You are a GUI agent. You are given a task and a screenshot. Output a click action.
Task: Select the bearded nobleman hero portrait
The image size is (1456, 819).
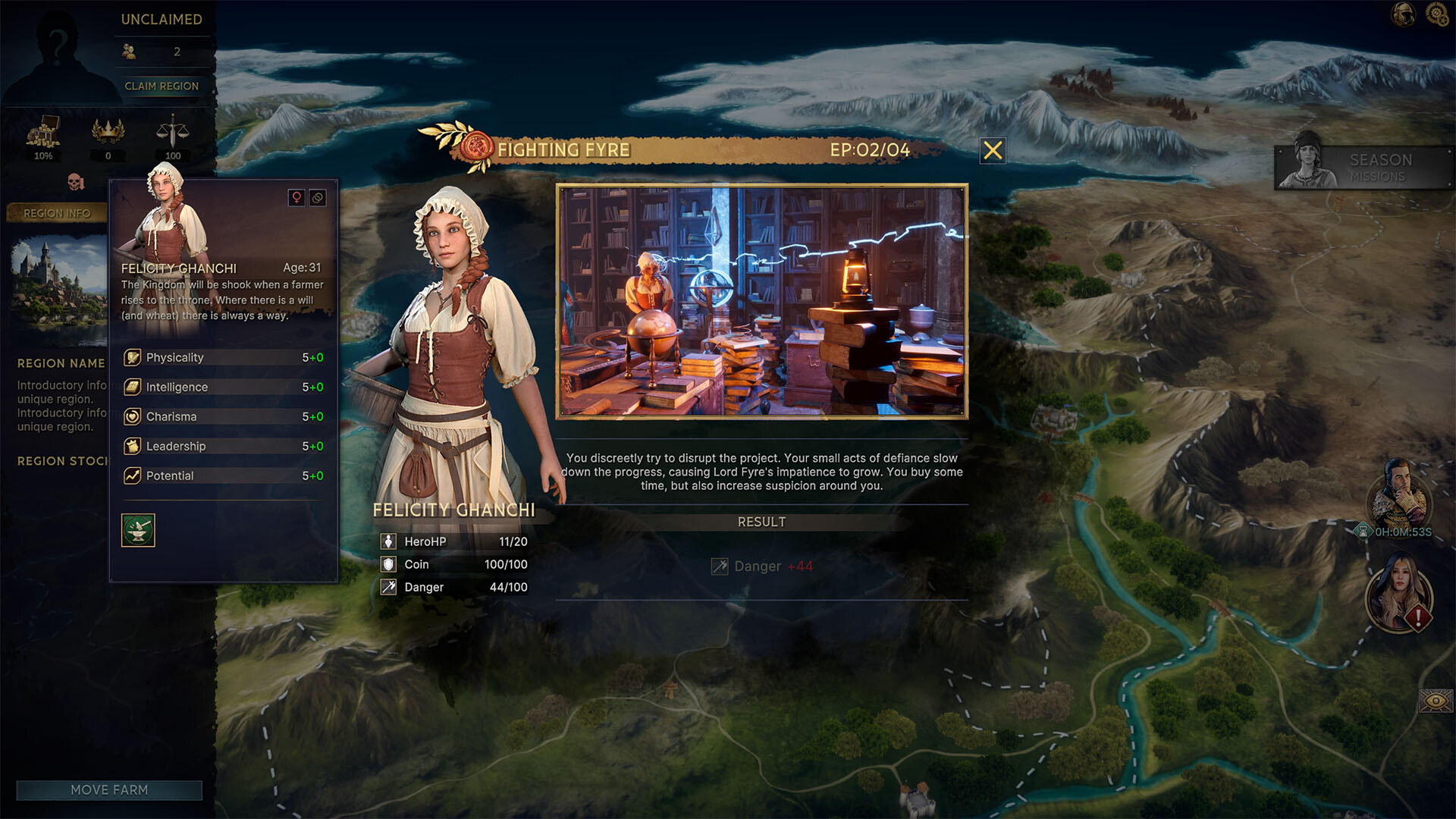1398,496
